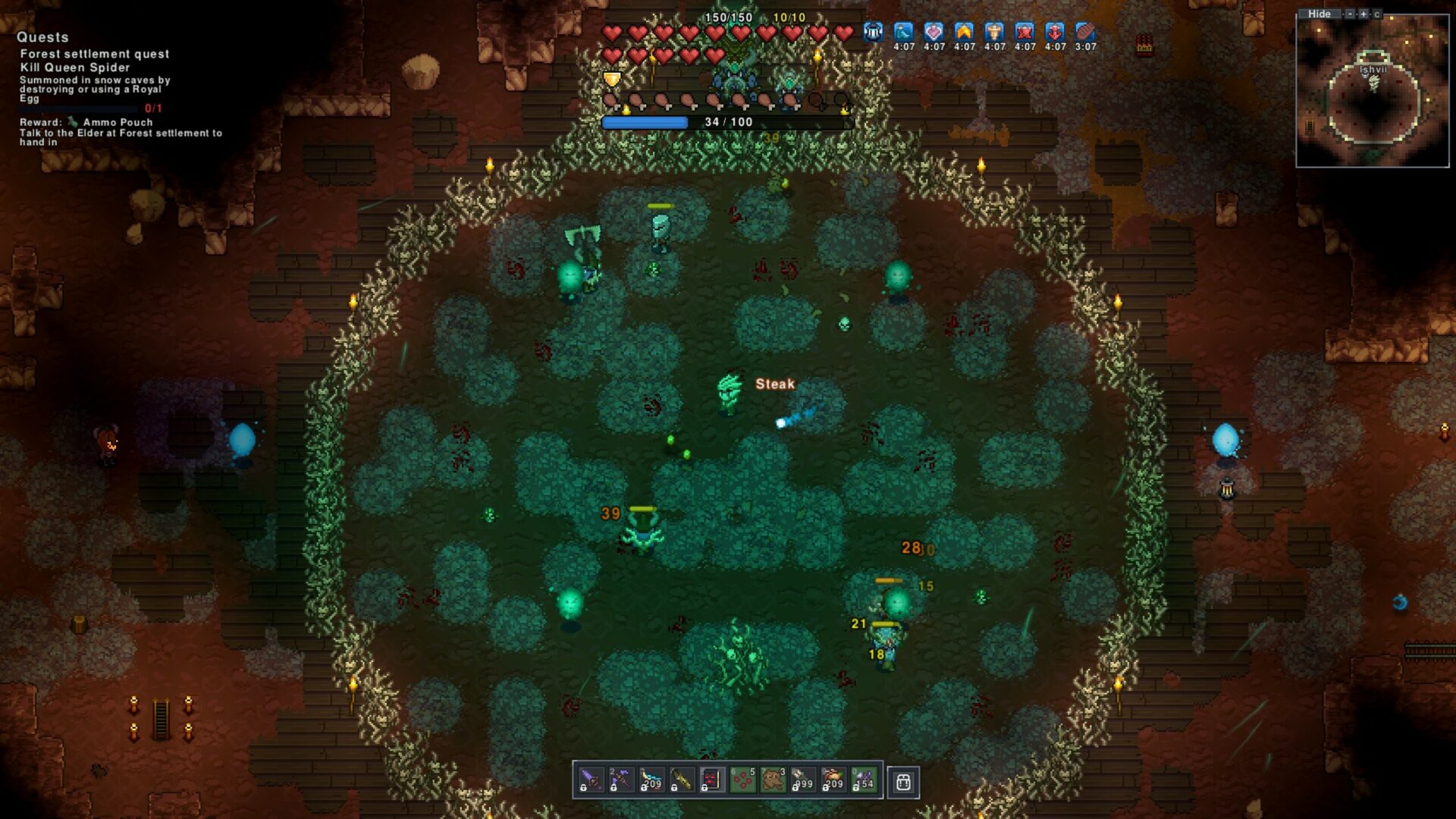Zoom out the minimap with minus button
The width and height of the screenshot is (1456, 819).
click(1350, 14)
